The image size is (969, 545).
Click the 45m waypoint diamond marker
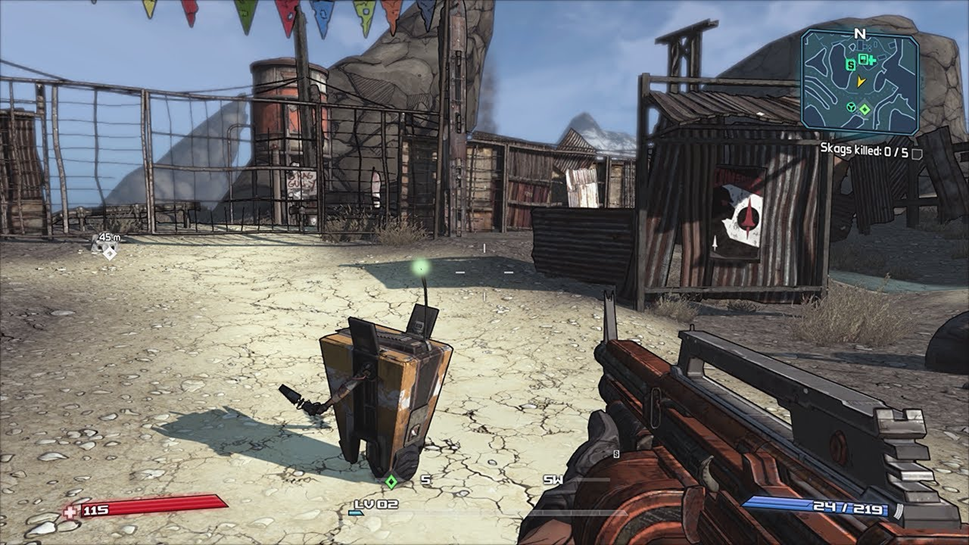click(x=110, y=252)
